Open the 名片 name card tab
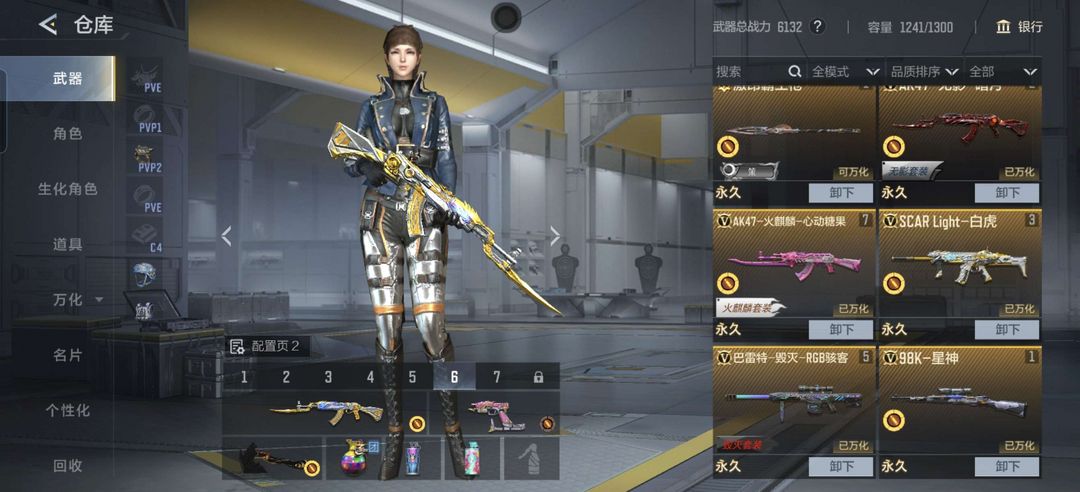The image size is (1080, 492). (67, 355)
